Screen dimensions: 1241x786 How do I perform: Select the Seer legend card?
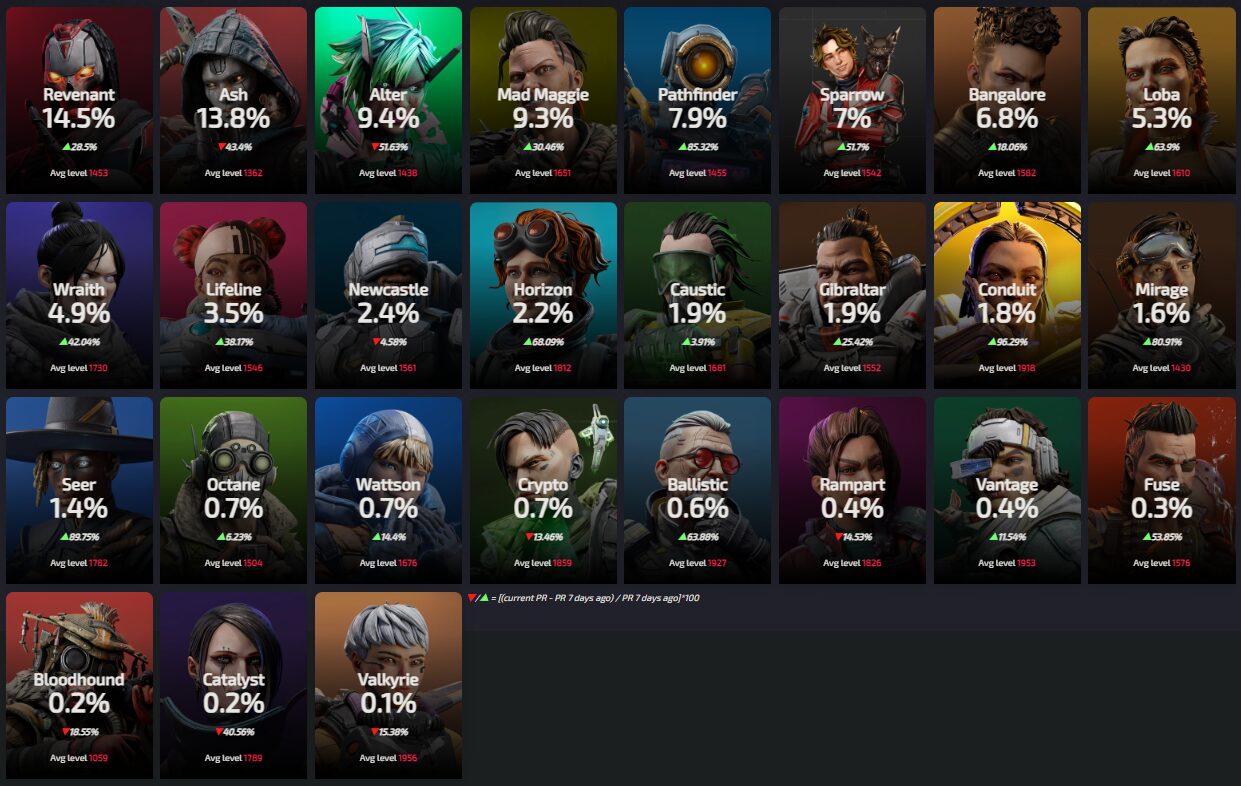pyautogui.click(x=79, y=490)
